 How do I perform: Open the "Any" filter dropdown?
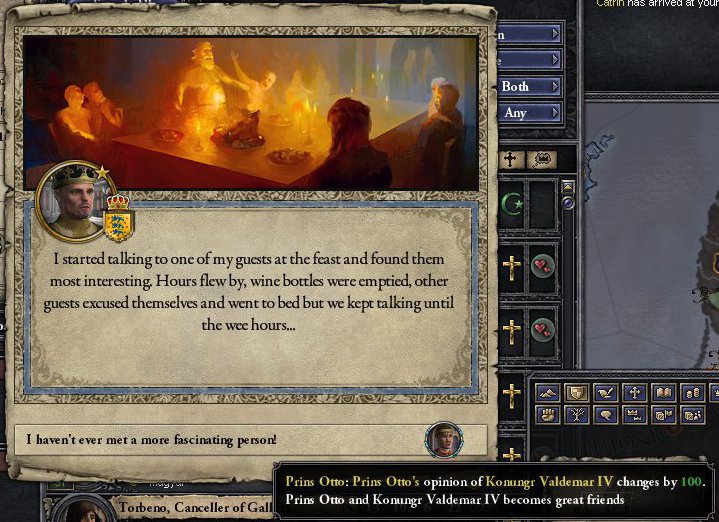point(530,113)
